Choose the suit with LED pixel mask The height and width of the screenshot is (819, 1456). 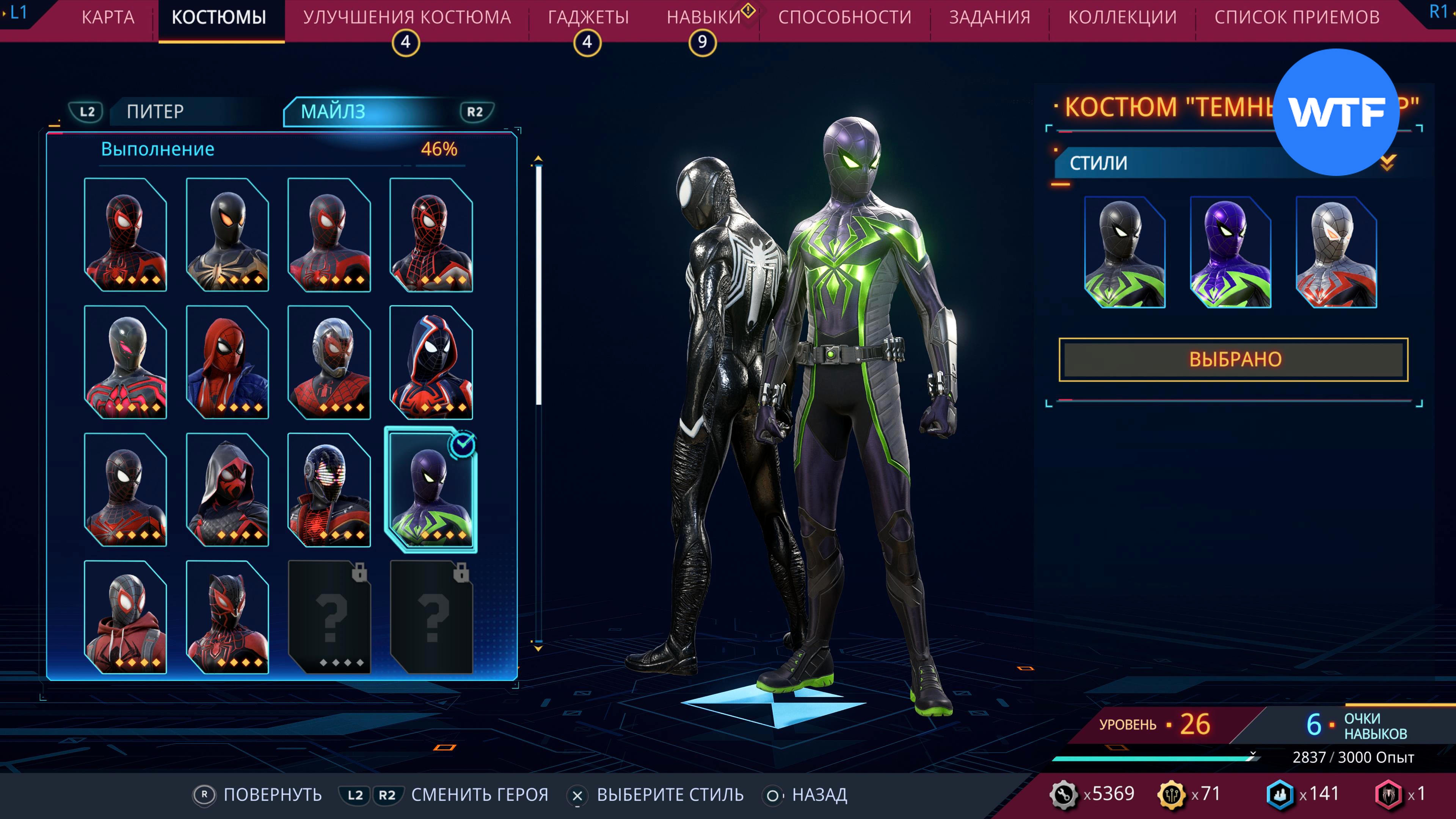coord(329,490)
